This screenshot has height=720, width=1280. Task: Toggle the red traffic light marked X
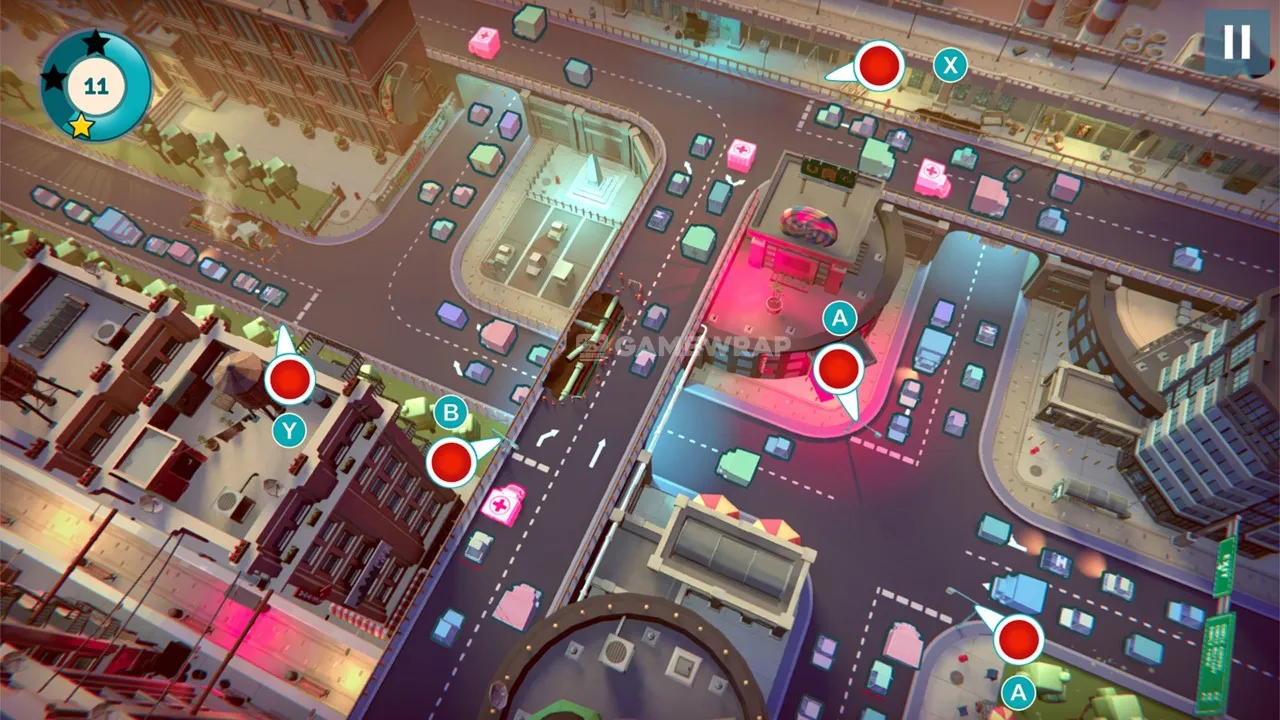coord(880,66)
